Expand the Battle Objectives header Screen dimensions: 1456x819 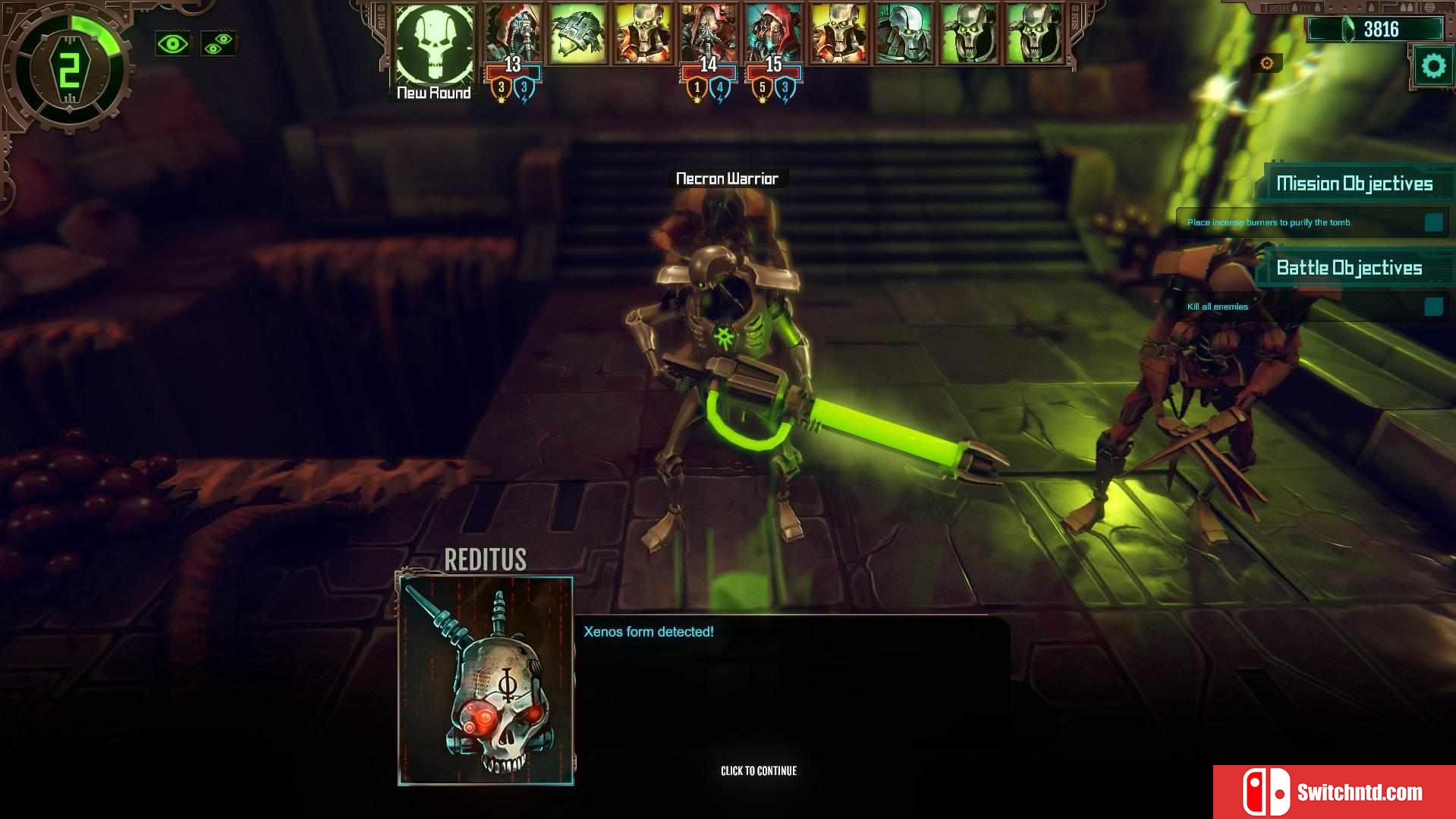(1349, 268)
